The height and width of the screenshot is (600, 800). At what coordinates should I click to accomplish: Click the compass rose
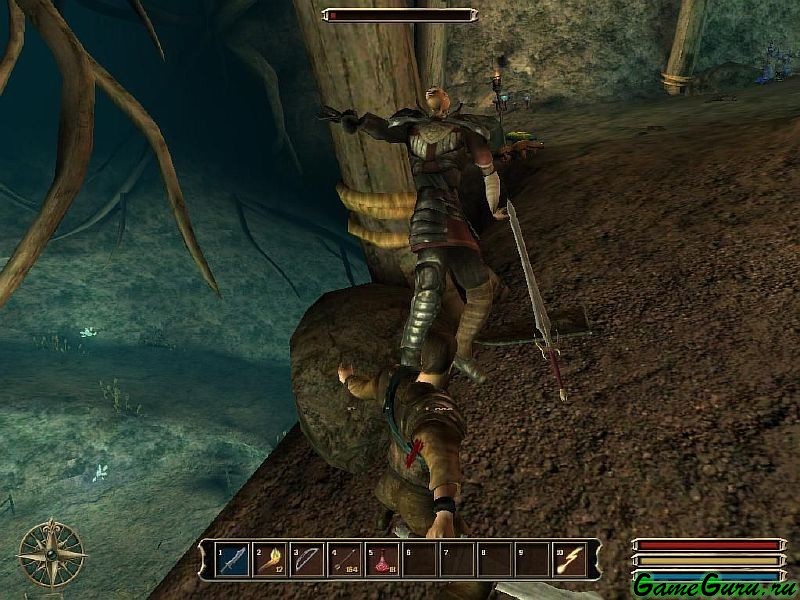(51, 552)
